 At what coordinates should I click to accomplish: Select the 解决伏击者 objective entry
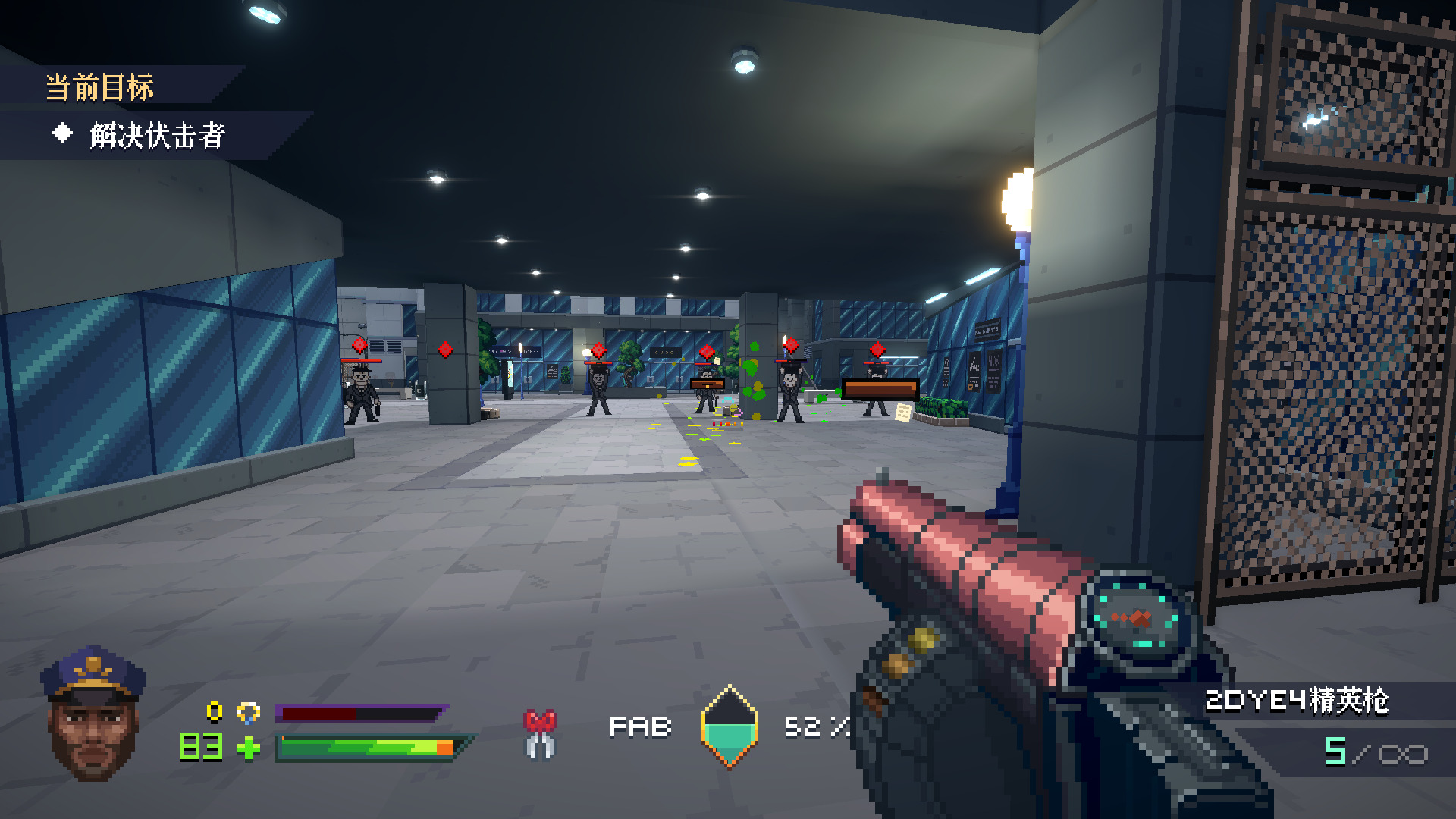(156, 136)
